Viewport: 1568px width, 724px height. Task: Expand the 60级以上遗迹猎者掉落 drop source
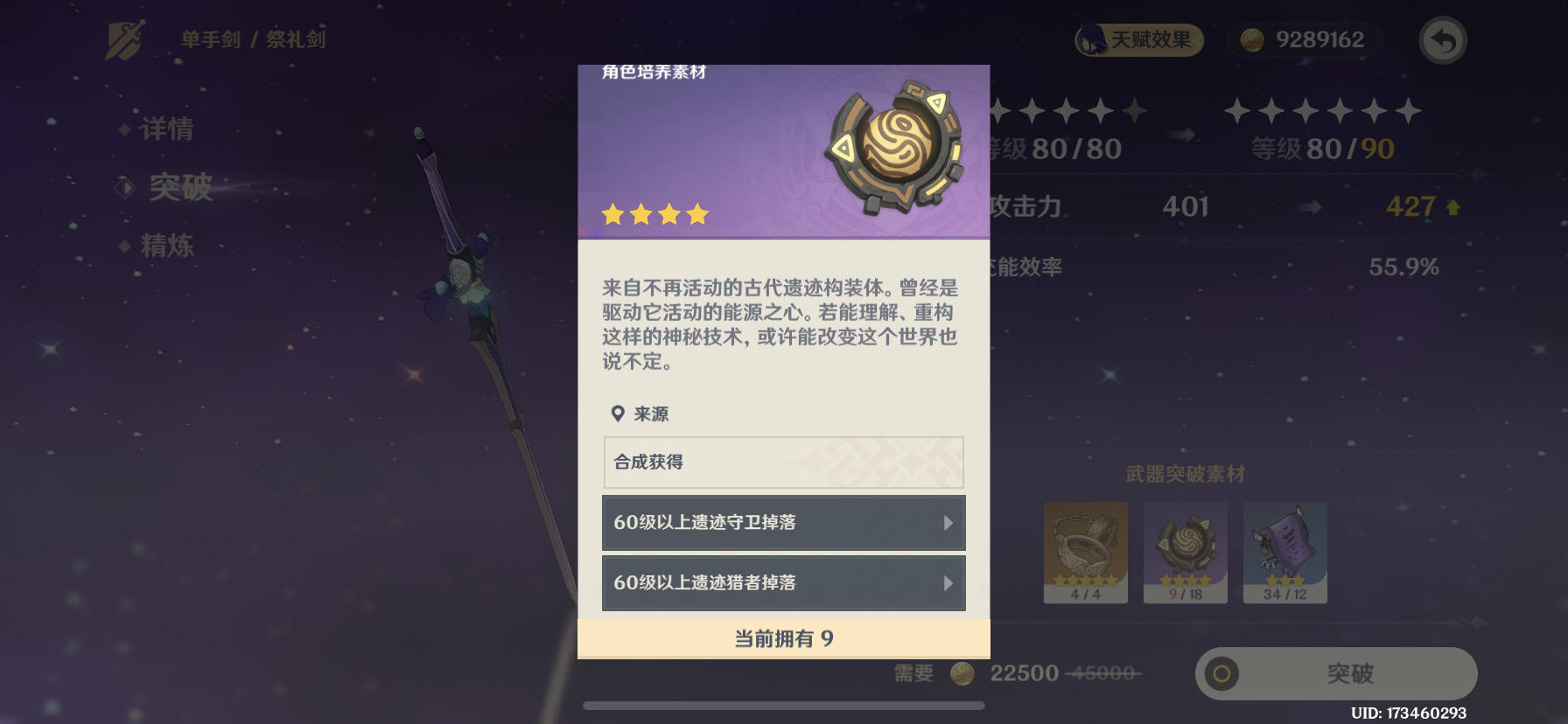point(781,583)
